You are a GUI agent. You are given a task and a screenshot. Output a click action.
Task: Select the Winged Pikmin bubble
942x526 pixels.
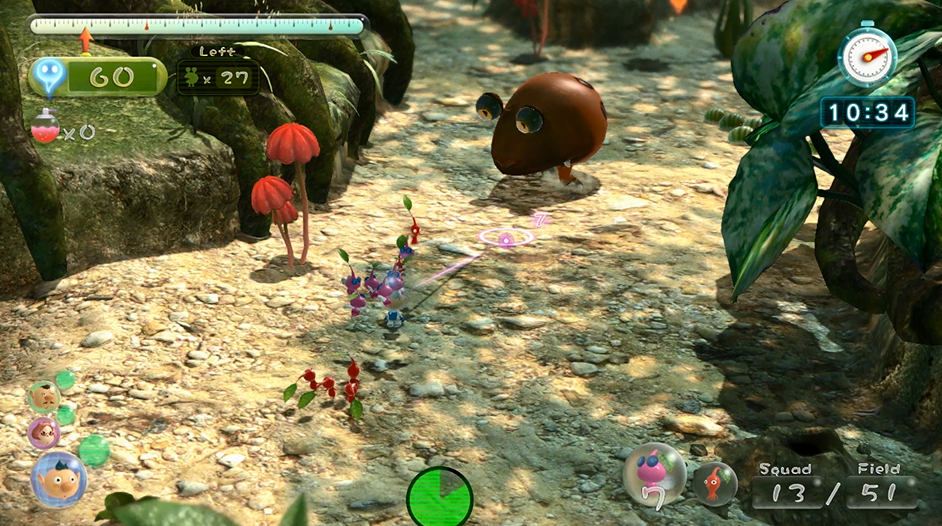pos(655,474)
